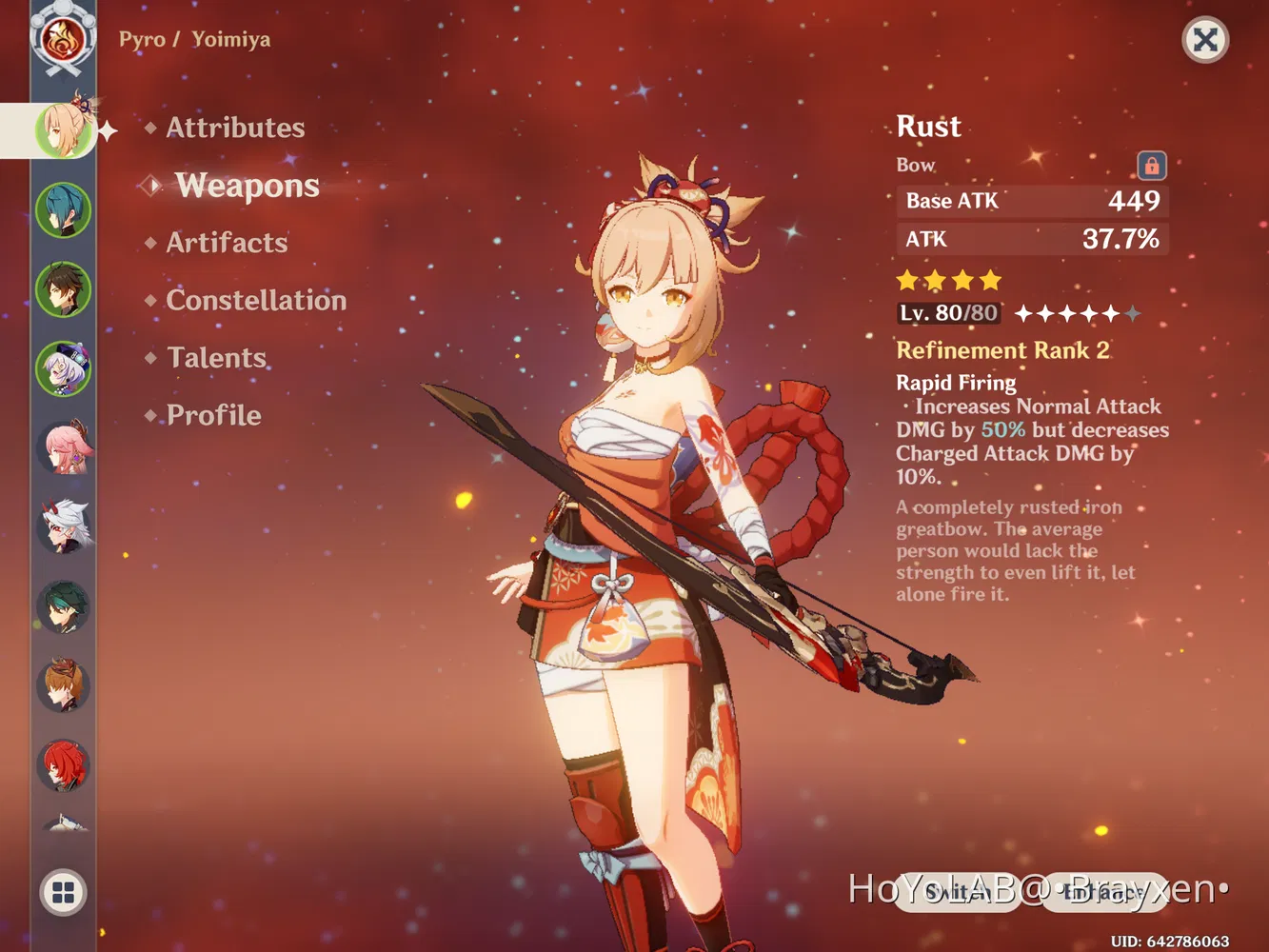This screenshot has height=952, width=1269.
Task: Open the Talents section
Action: point(215,357)
